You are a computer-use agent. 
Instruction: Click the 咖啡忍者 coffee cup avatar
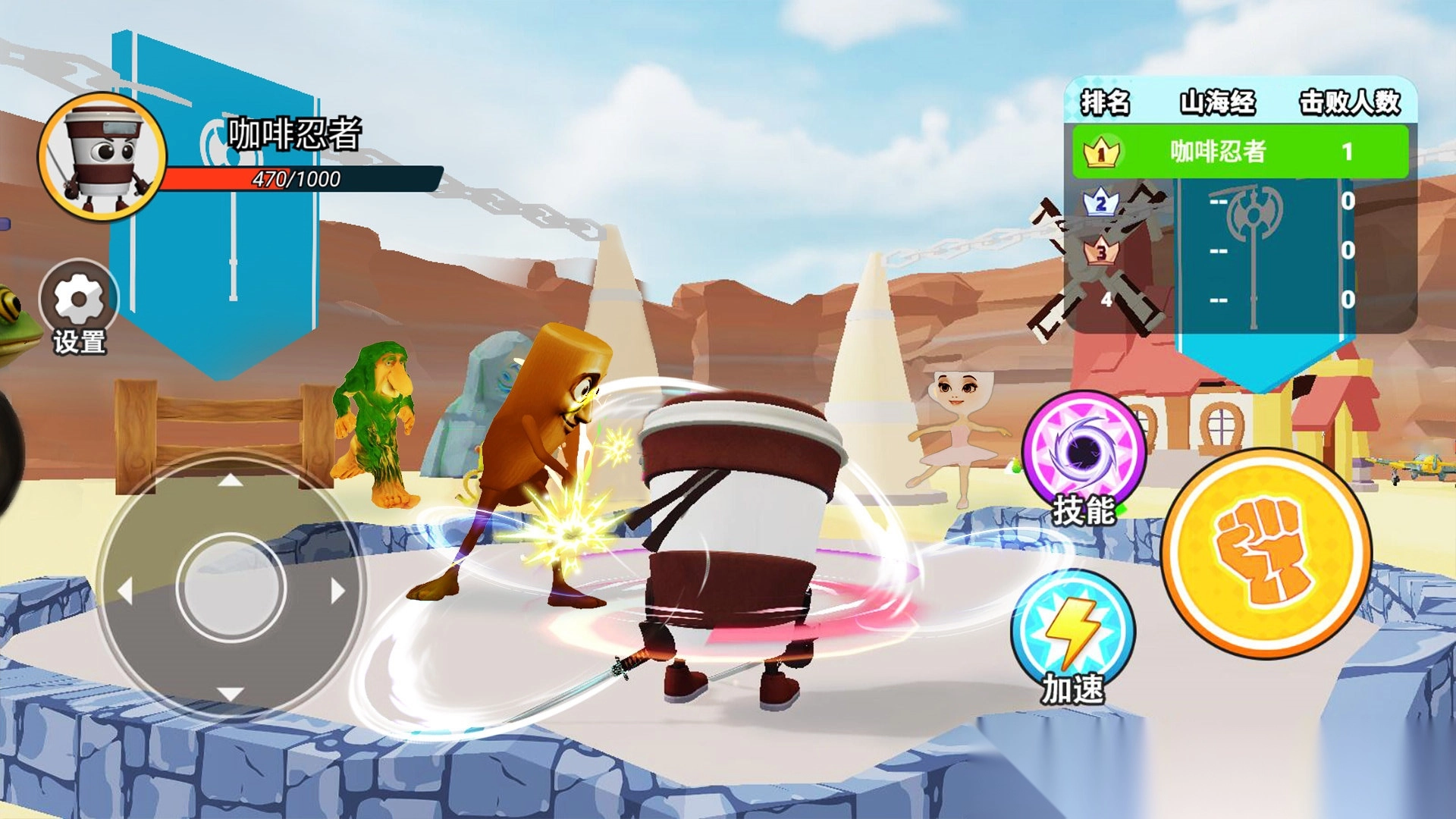(x=102, y=158)
